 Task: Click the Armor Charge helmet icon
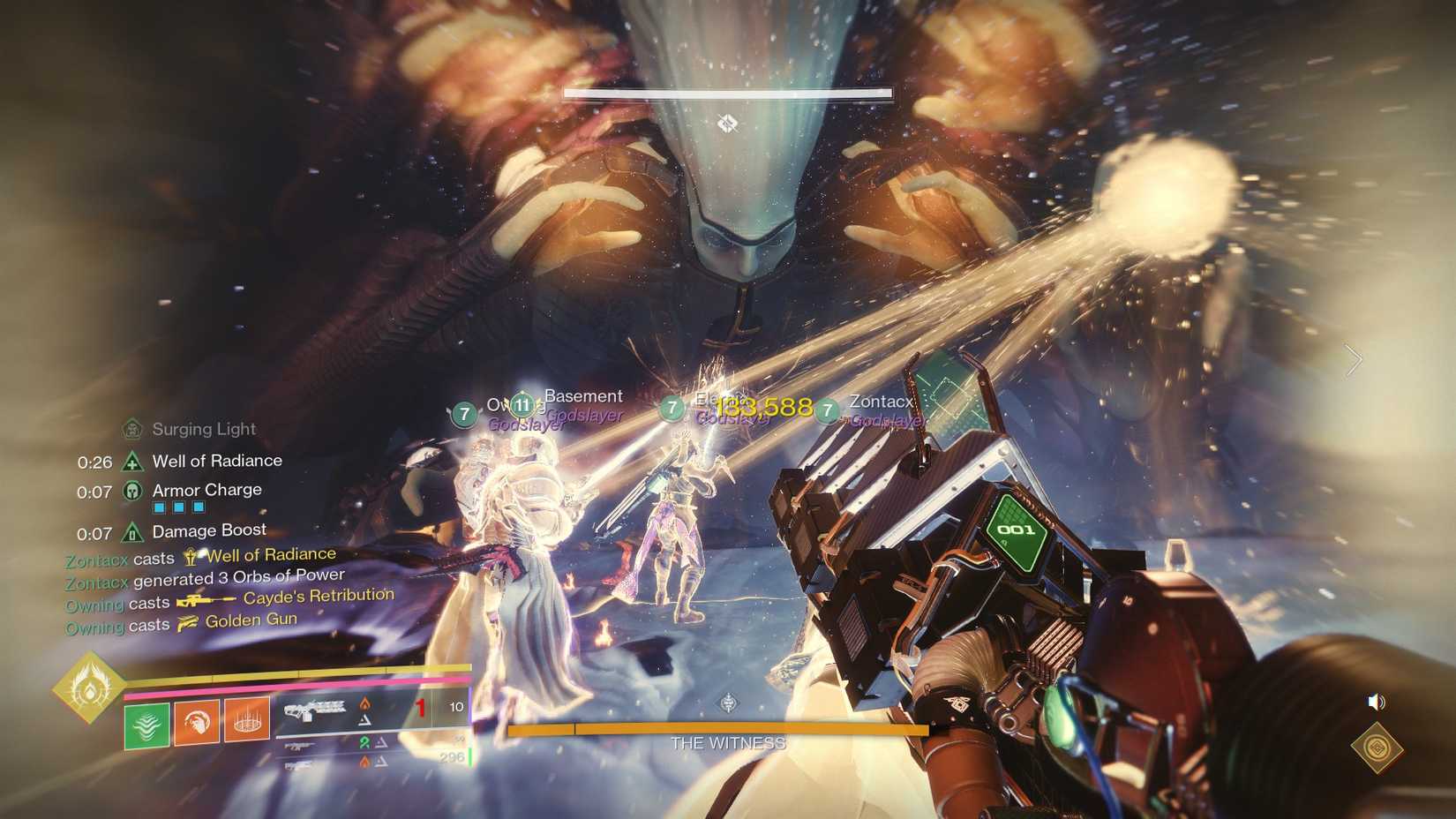pos(131,490)
